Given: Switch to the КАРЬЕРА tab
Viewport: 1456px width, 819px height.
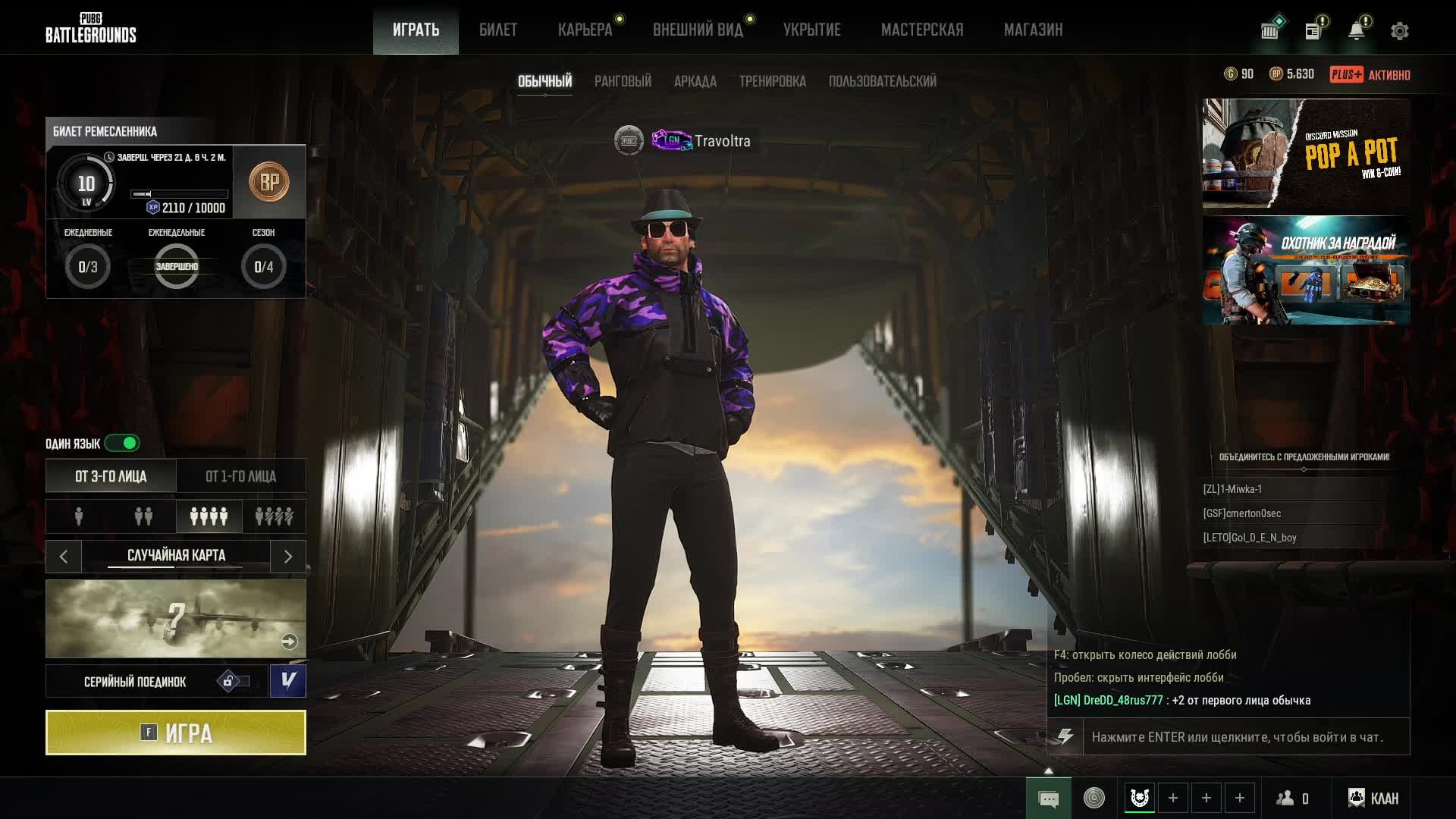Looking at the screenshot, I should (x=585, y=30).
